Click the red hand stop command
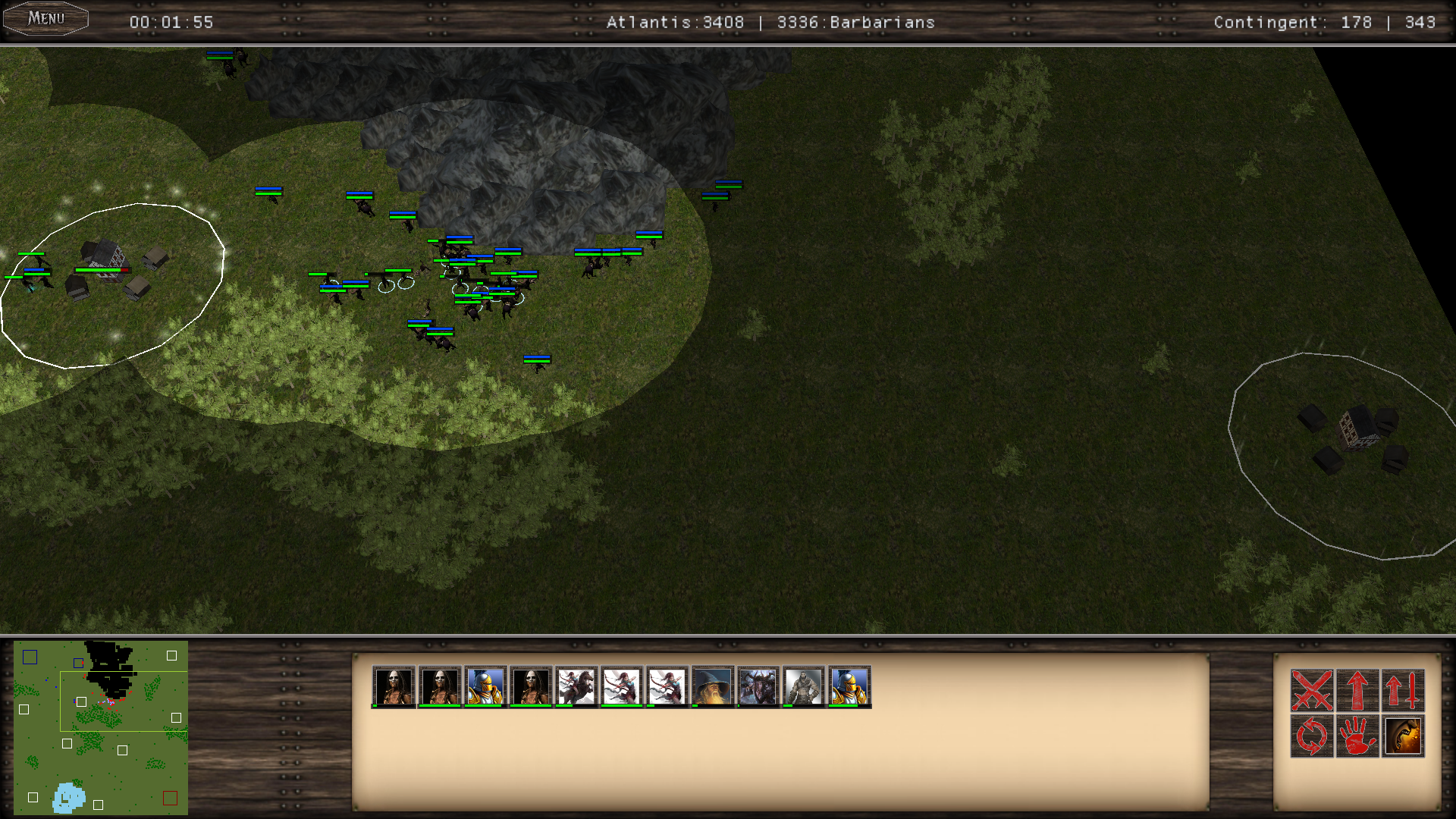 1357,736
